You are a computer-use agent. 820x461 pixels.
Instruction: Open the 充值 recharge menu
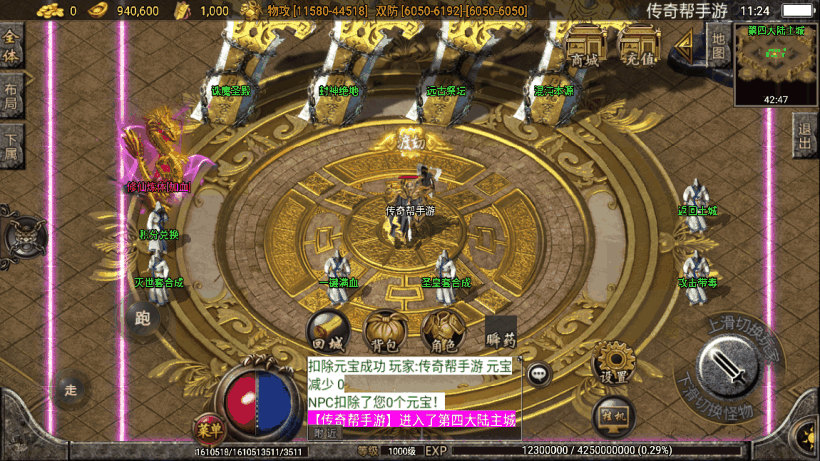tap(638, 47)
